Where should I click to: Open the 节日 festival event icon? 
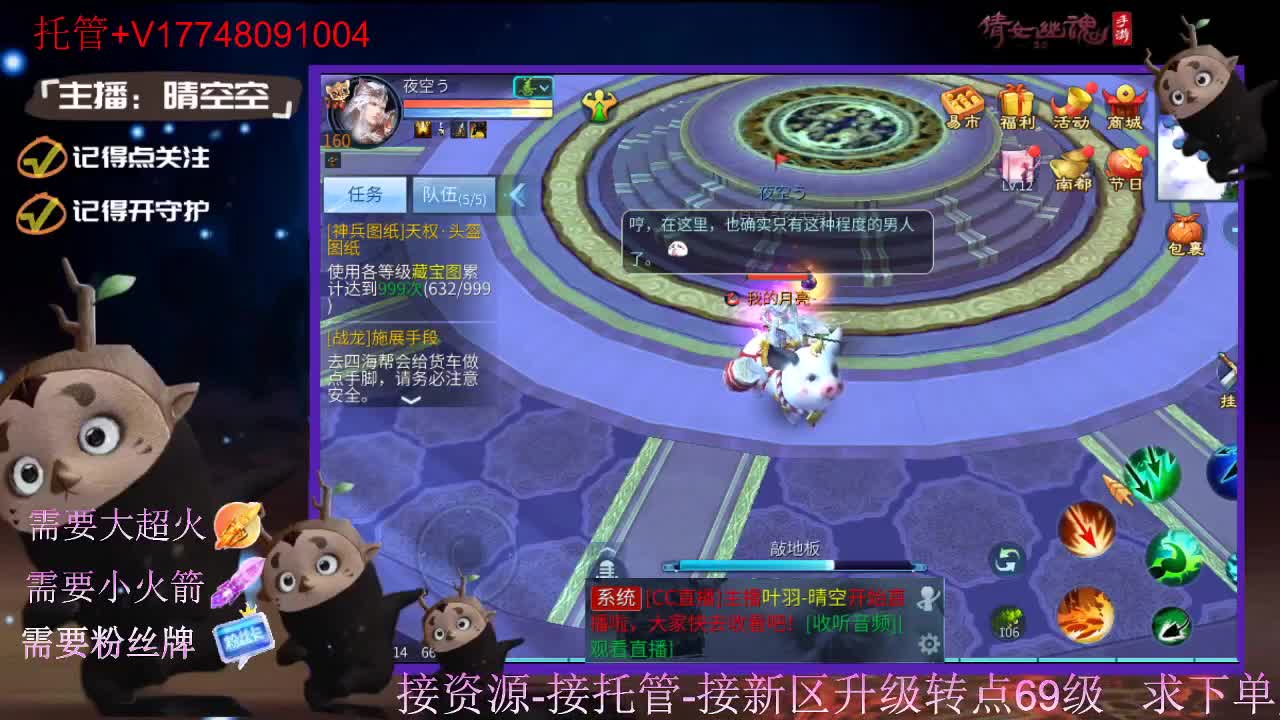click(x=1127, y=163)
